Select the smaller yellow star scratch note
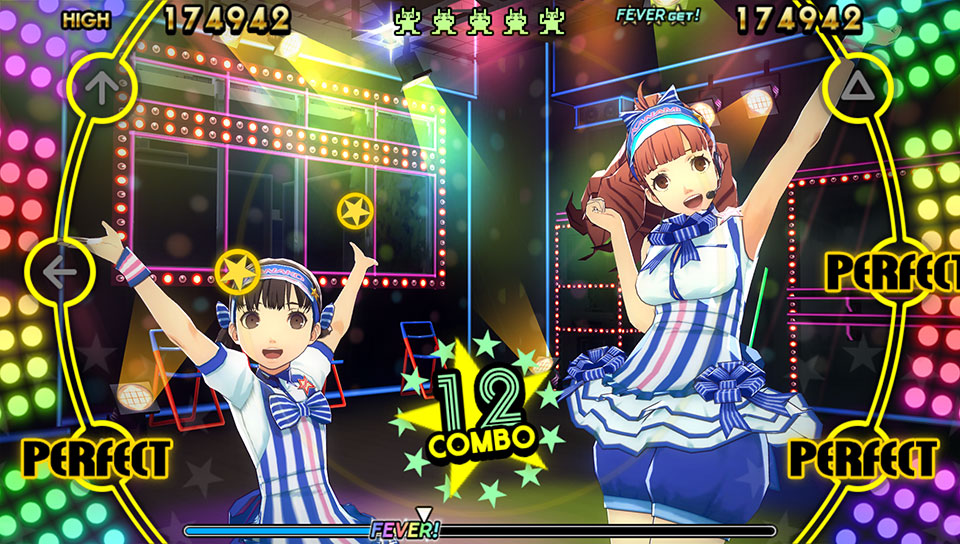This screenshot has height=544, width=960. point(355,211)
